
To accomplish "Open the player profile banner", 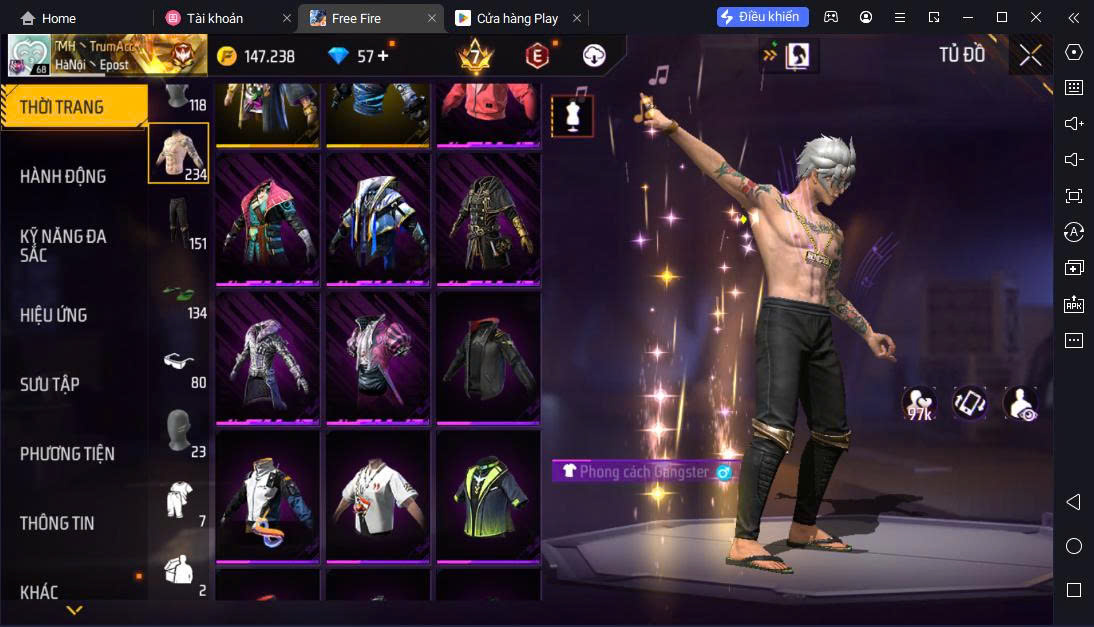I will click(107, 55).
